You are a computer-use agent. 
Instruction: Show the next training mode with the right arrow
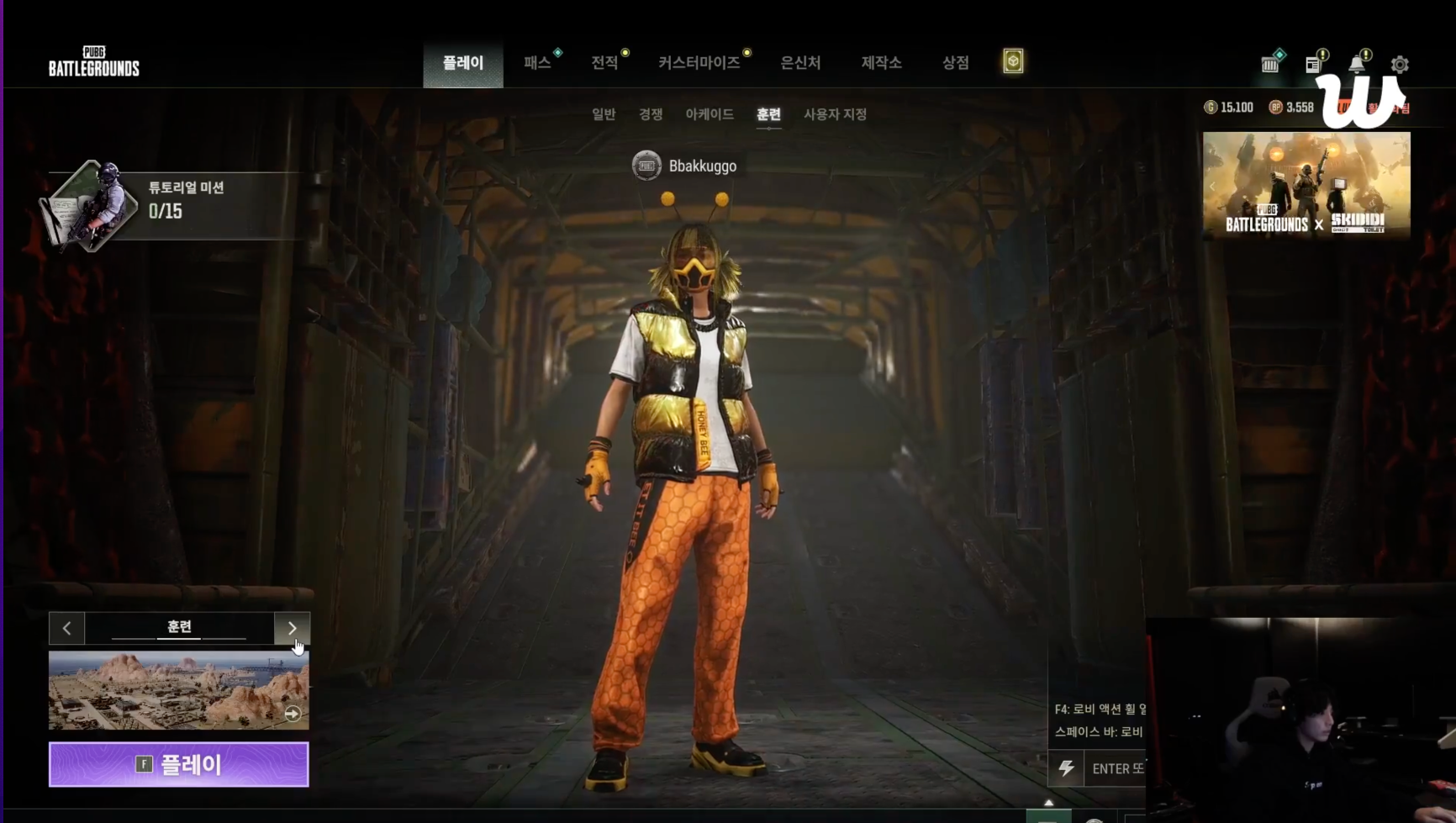292,628
